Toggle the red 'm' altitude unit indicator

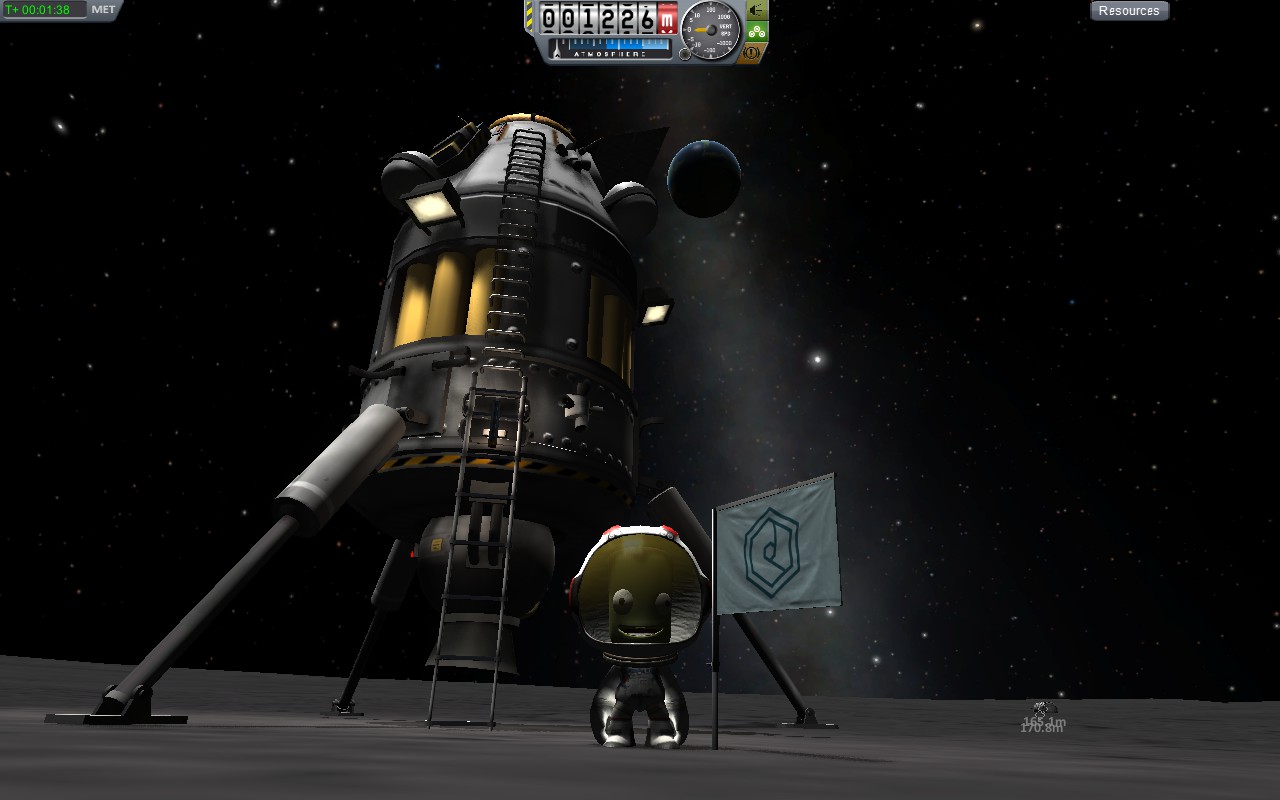(x=667, y=18)
